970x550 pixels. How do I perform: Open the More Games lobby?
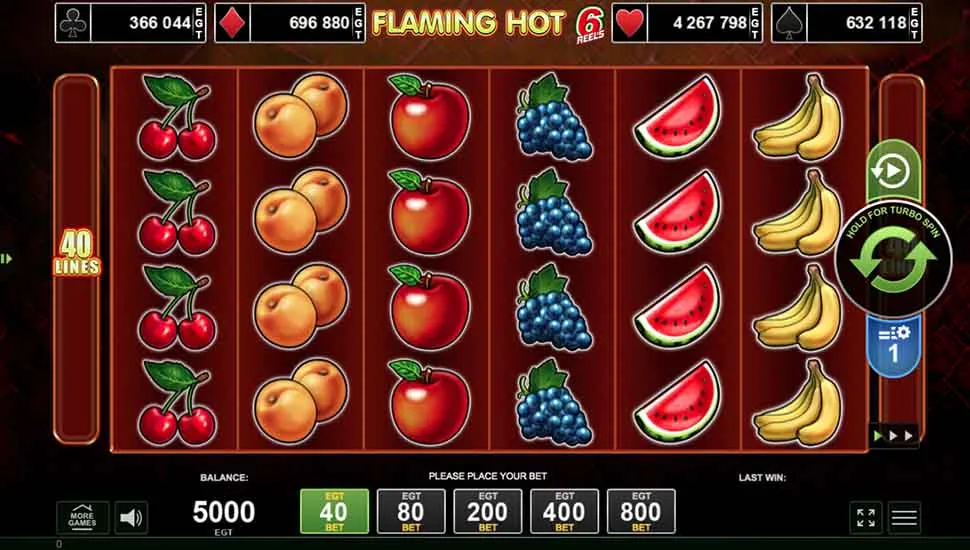click(x=82, y=517)
